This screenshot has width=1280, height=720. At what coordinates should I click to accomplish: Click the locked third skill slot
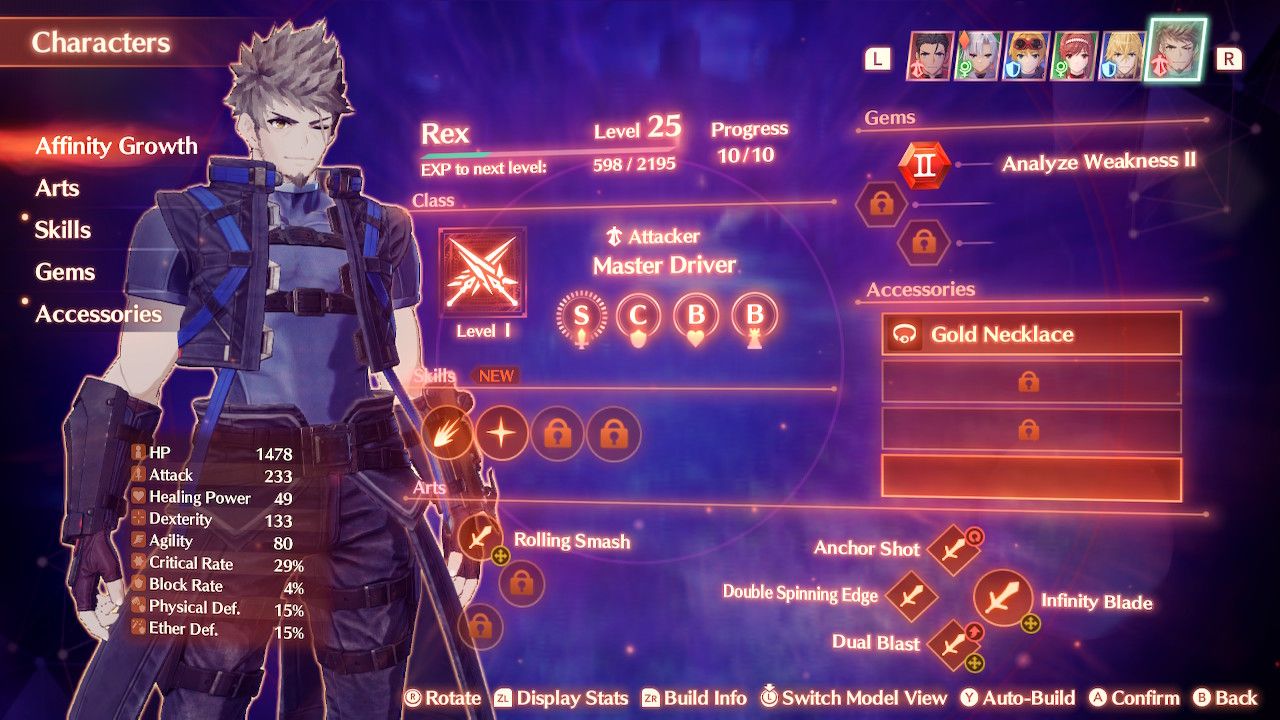[557, 432]
